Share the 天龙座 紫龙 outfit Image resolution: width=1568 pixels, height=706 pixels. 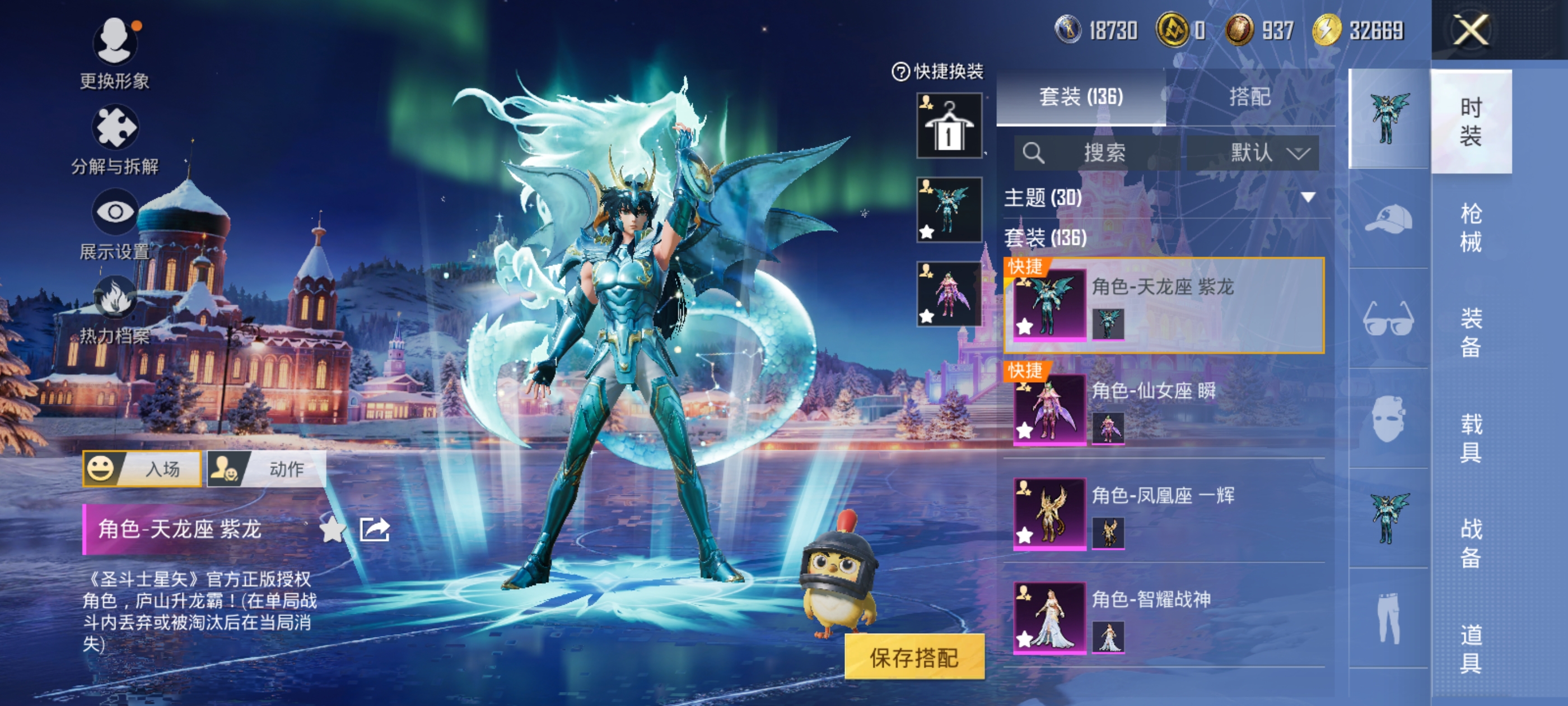(x=374, y=529)
